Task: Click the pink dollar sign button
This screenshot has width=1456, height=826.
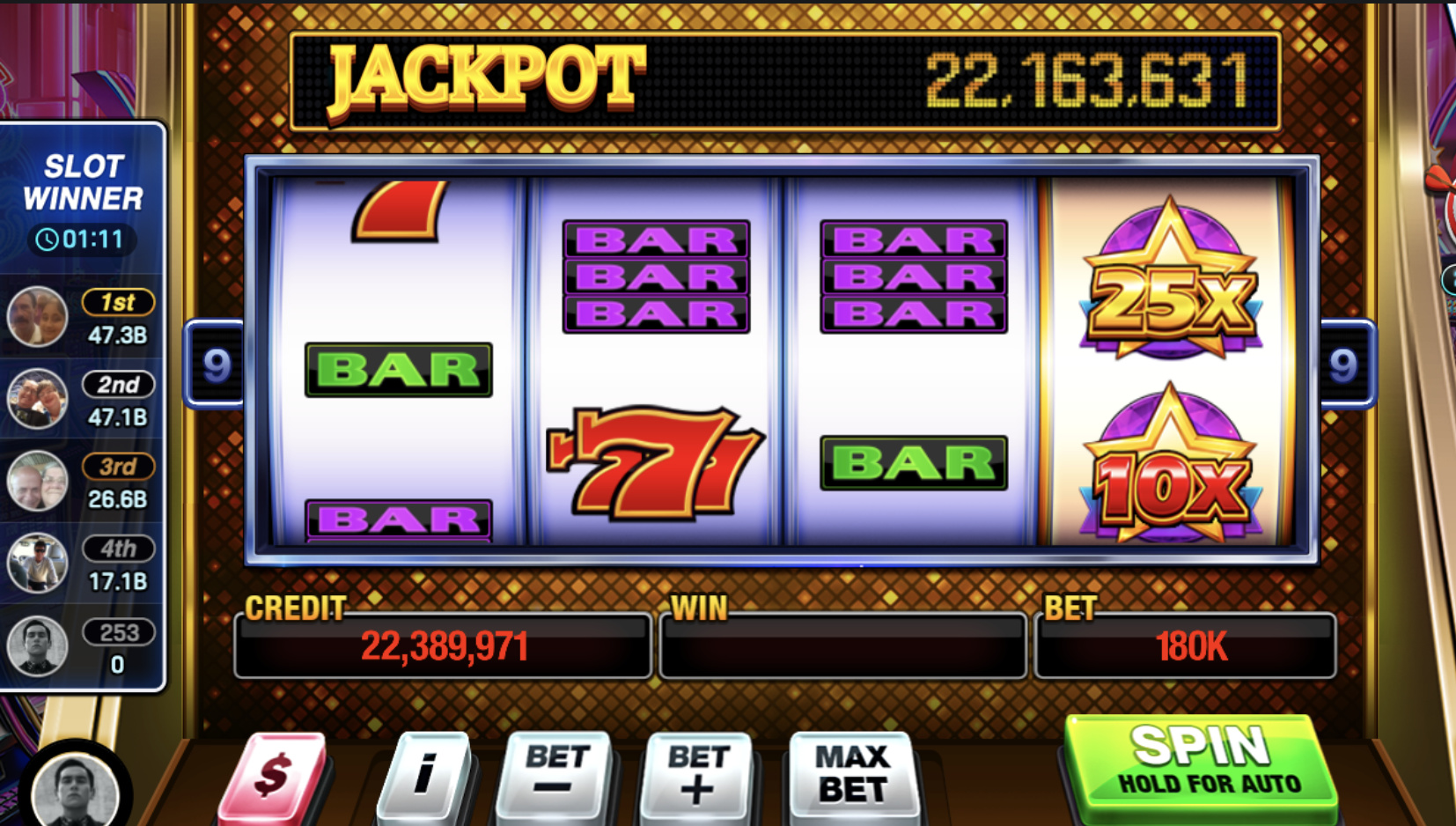Action: tap(274, 777)
